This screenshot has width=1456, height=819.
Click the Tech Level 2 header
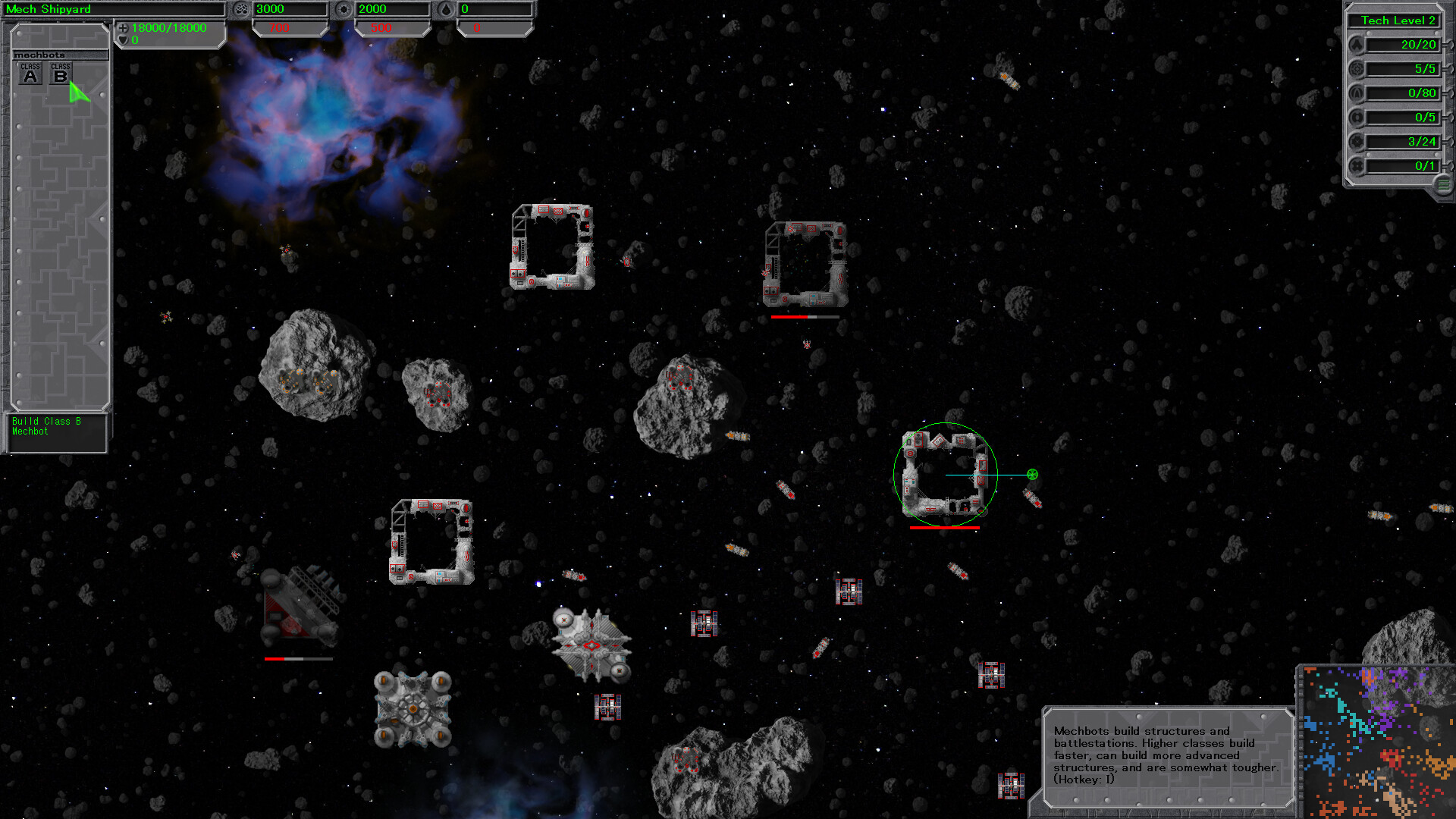coord(1395,20)
